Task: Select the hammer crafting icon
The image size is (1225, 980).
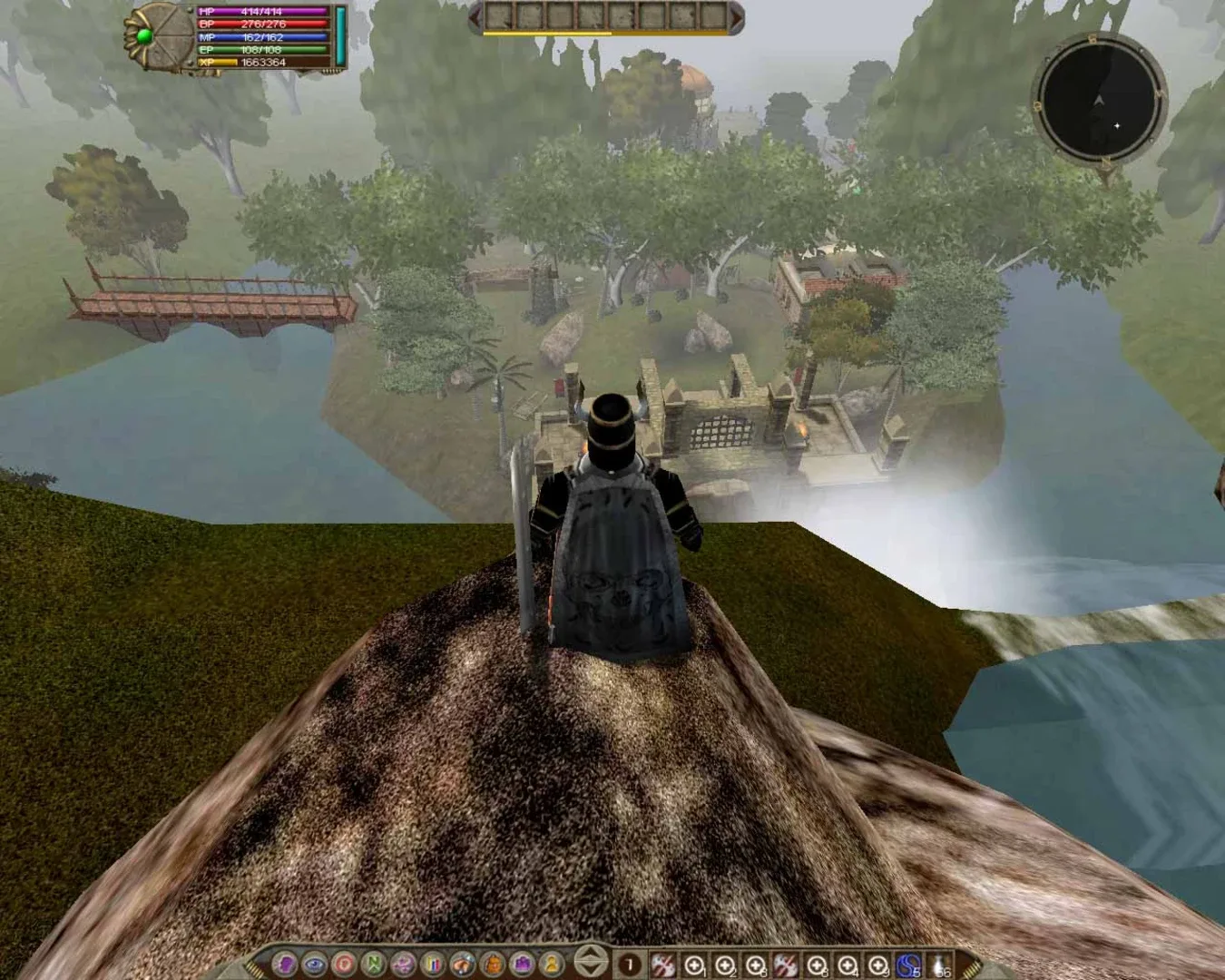Action: [x=463, y=965]
